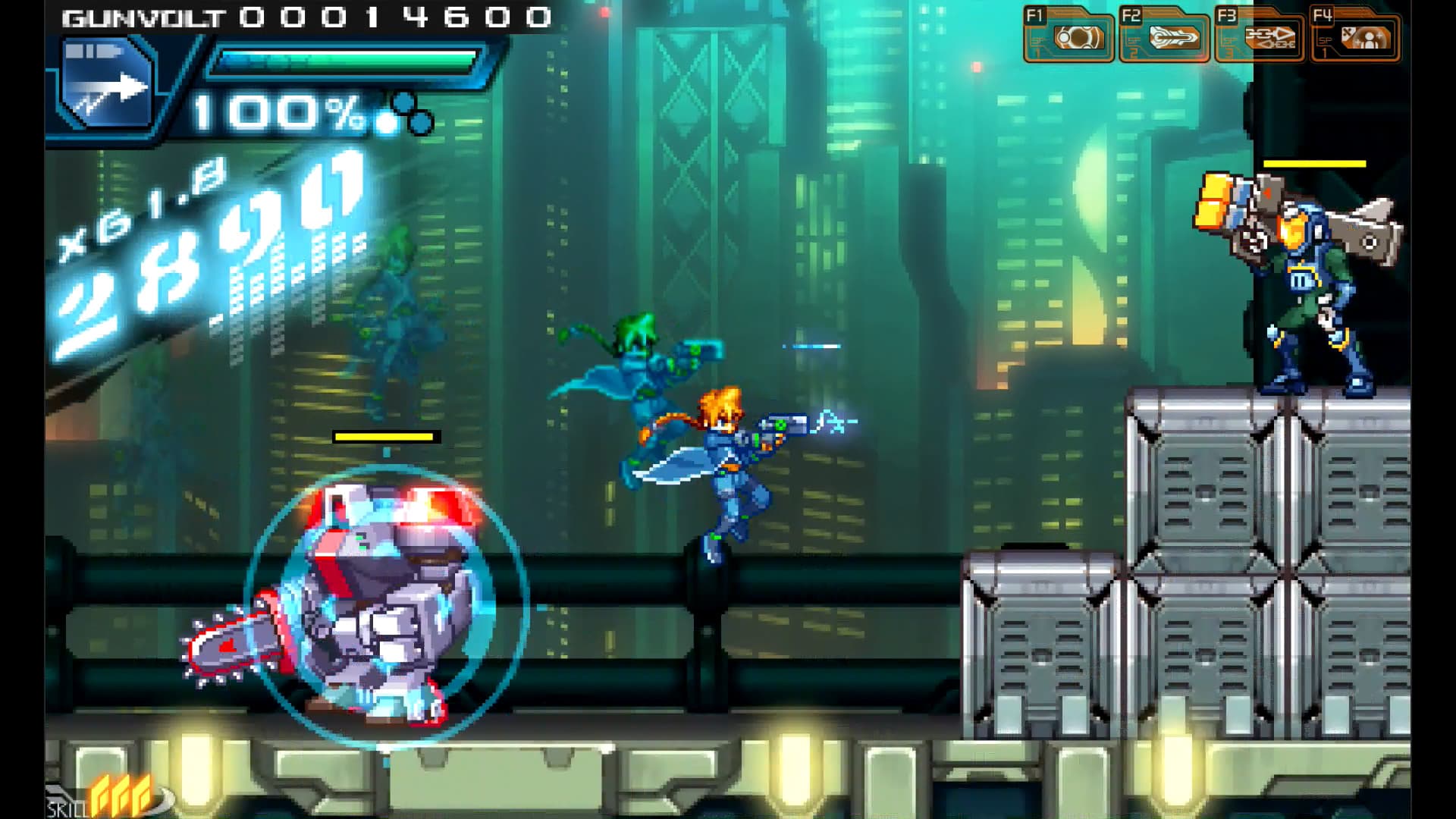Activate the F1 skill in the skill bar
Screen dimensions: 1456x819
[1078, 36]
